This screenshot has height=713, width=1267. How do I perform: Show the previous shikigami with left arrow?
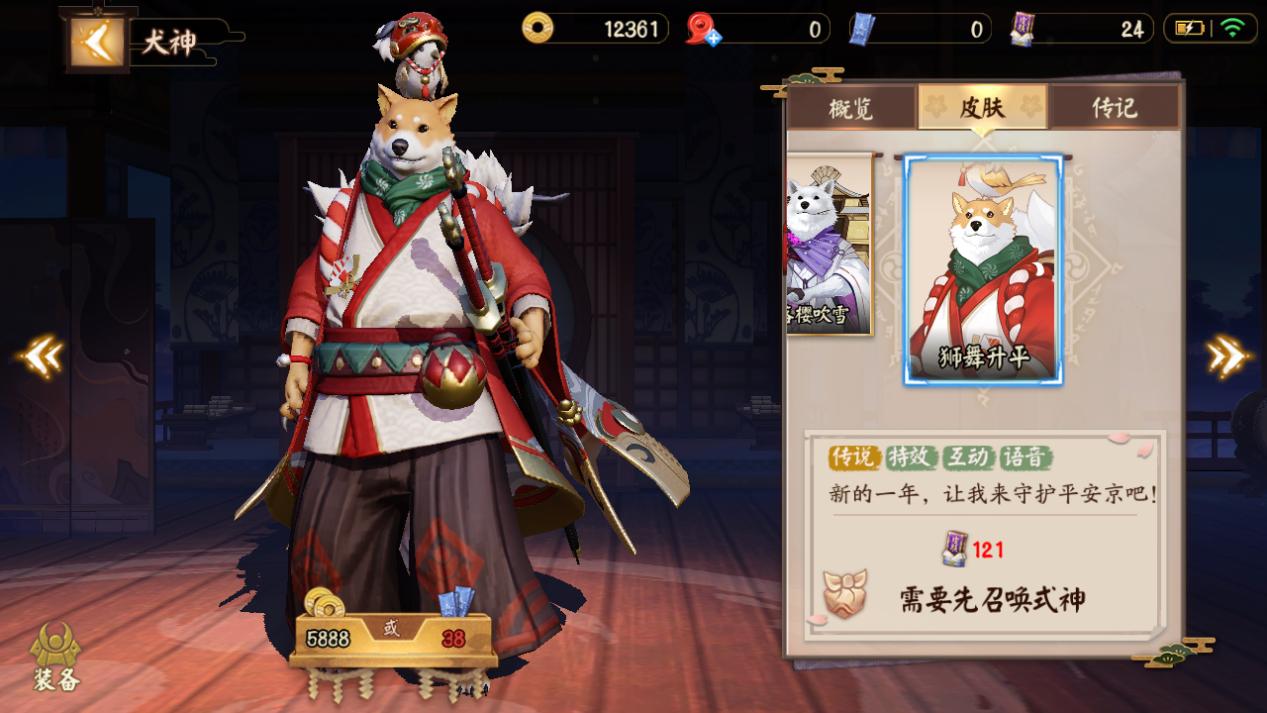[x=40, y=356]
